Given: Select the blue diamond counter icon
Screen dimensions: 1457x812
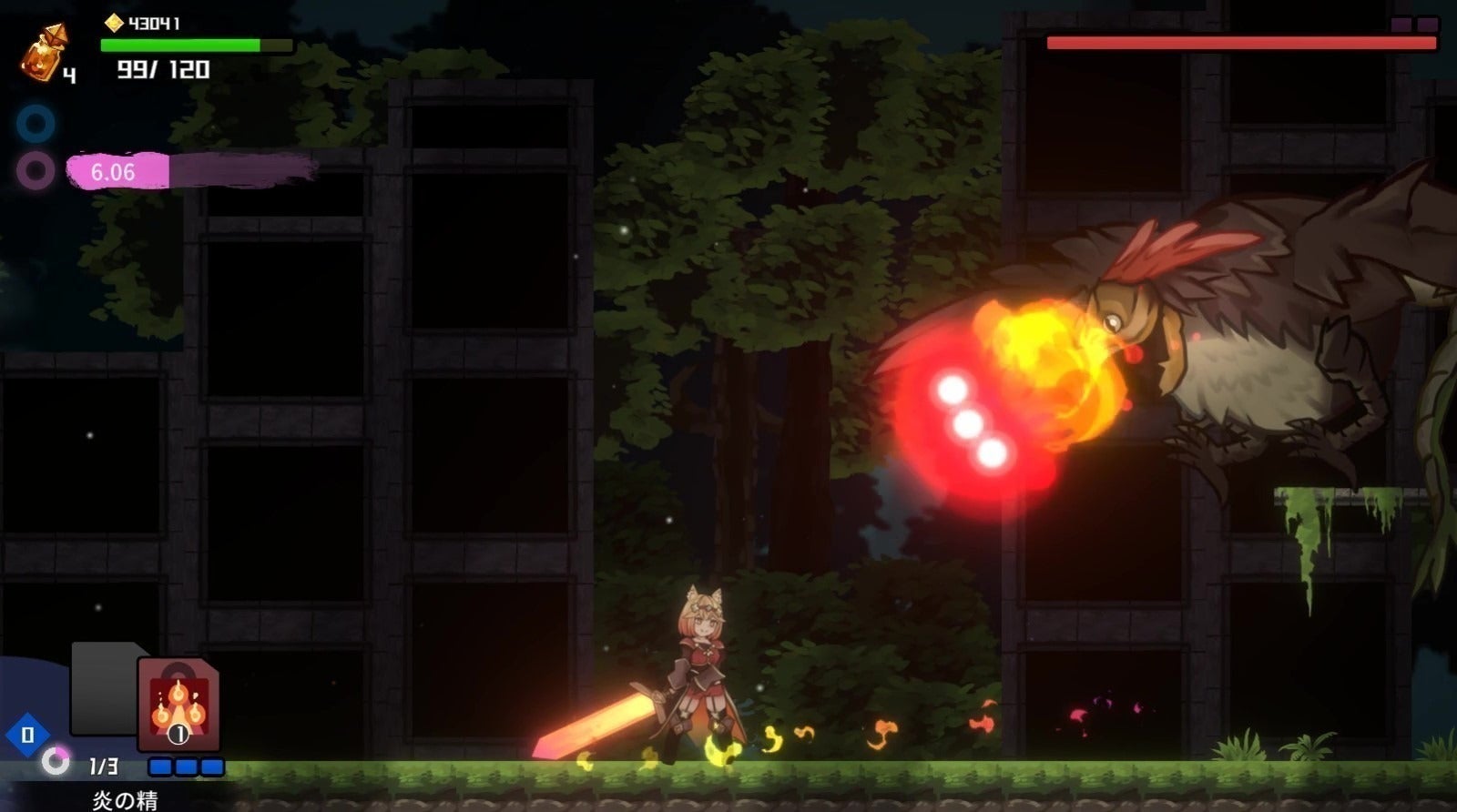Looking at the screenshot, I should pos(27,735).
